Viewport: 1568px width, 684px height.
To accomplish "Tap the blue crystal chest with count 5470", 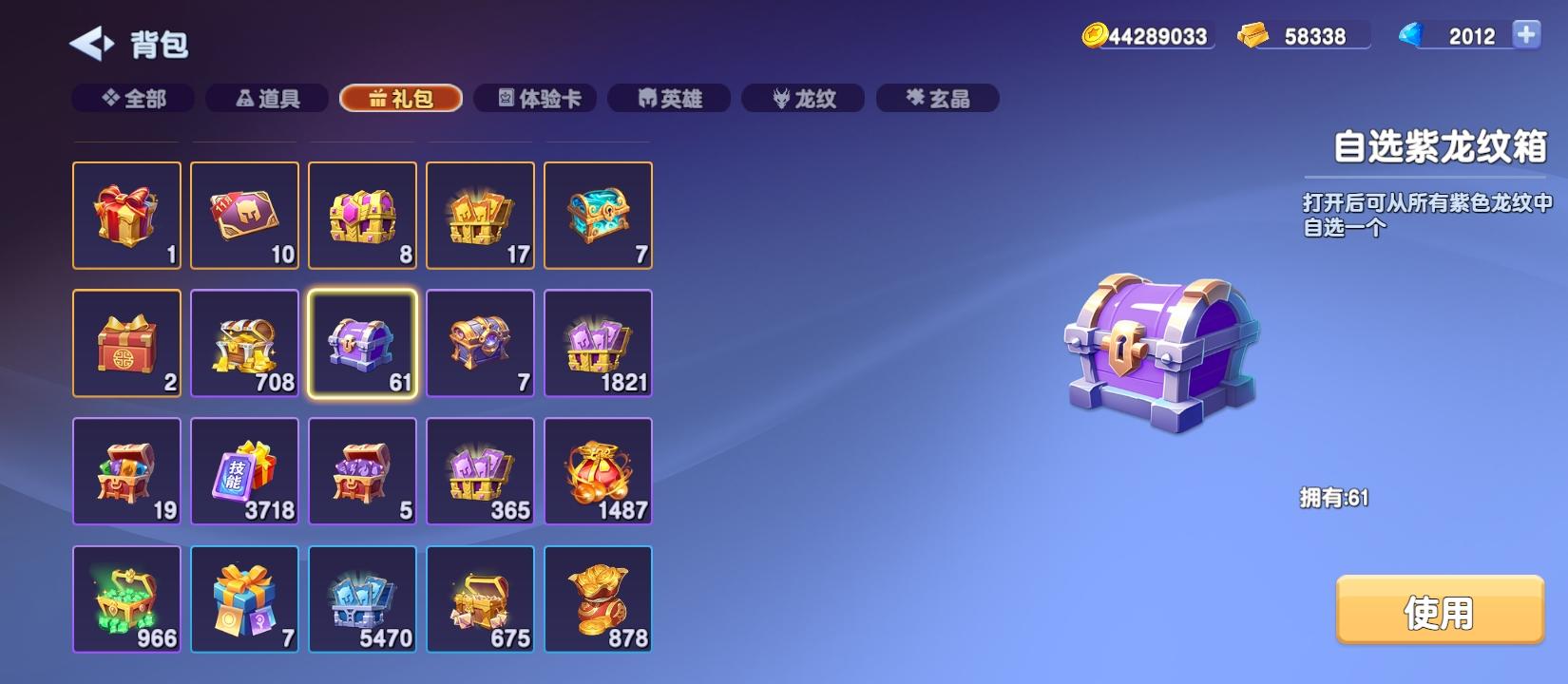I will 362,598.
